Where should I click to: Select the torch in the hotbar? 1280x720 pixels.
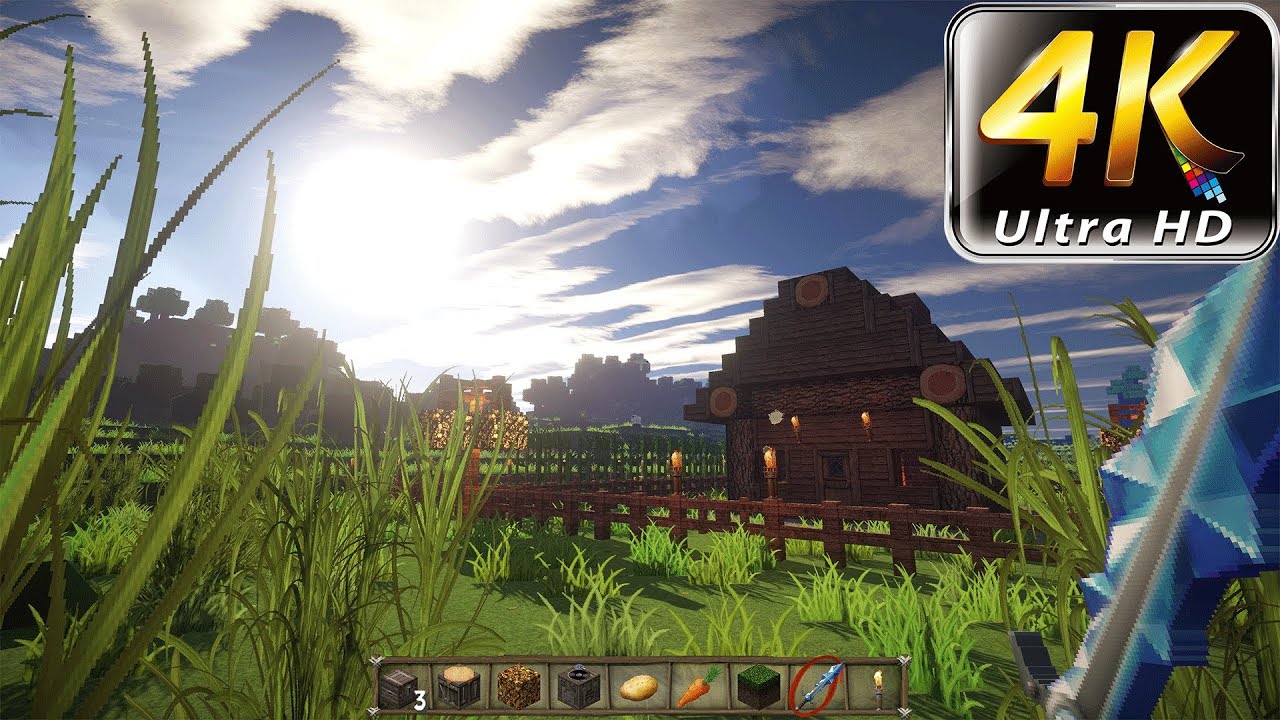pyautogui.click(x=877, y=688)
